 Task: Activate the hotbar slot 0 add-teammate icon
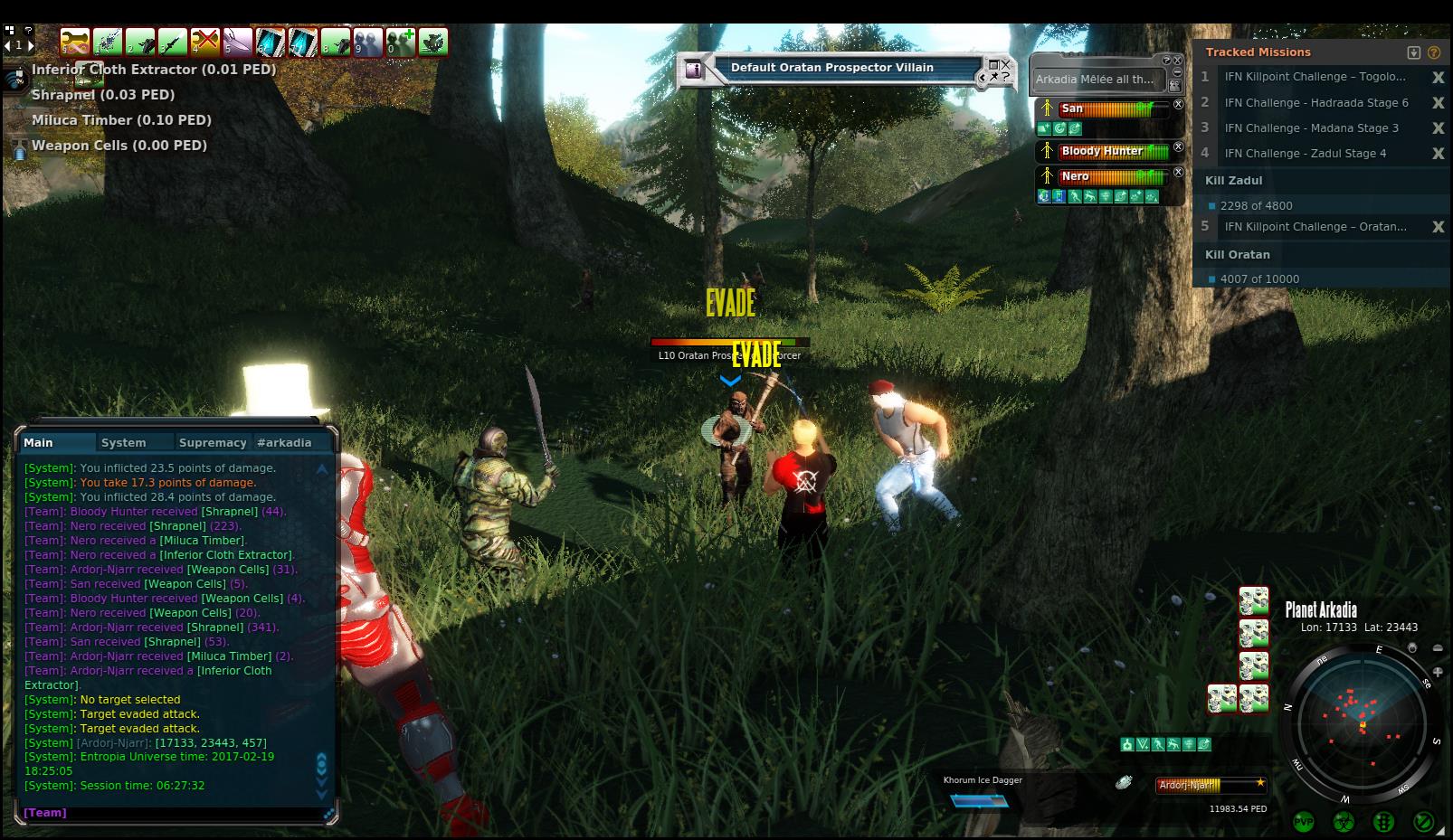click(401, 42)
